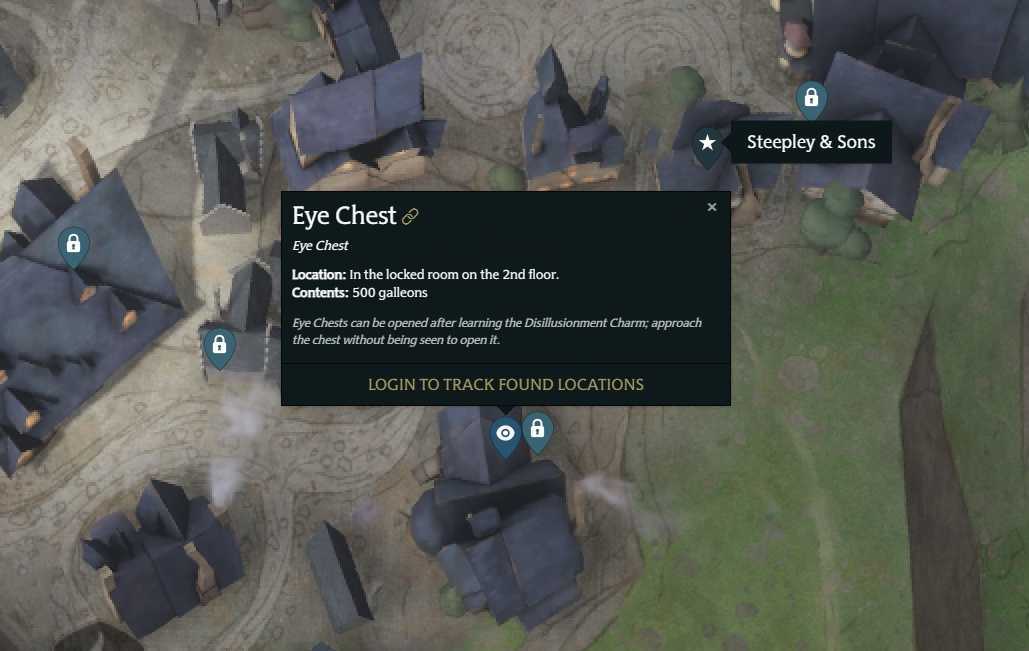The width and height of the screenshot is (1029, 651).
Task: Click the lock marker above Steepley & Sons
Action: 811,99
